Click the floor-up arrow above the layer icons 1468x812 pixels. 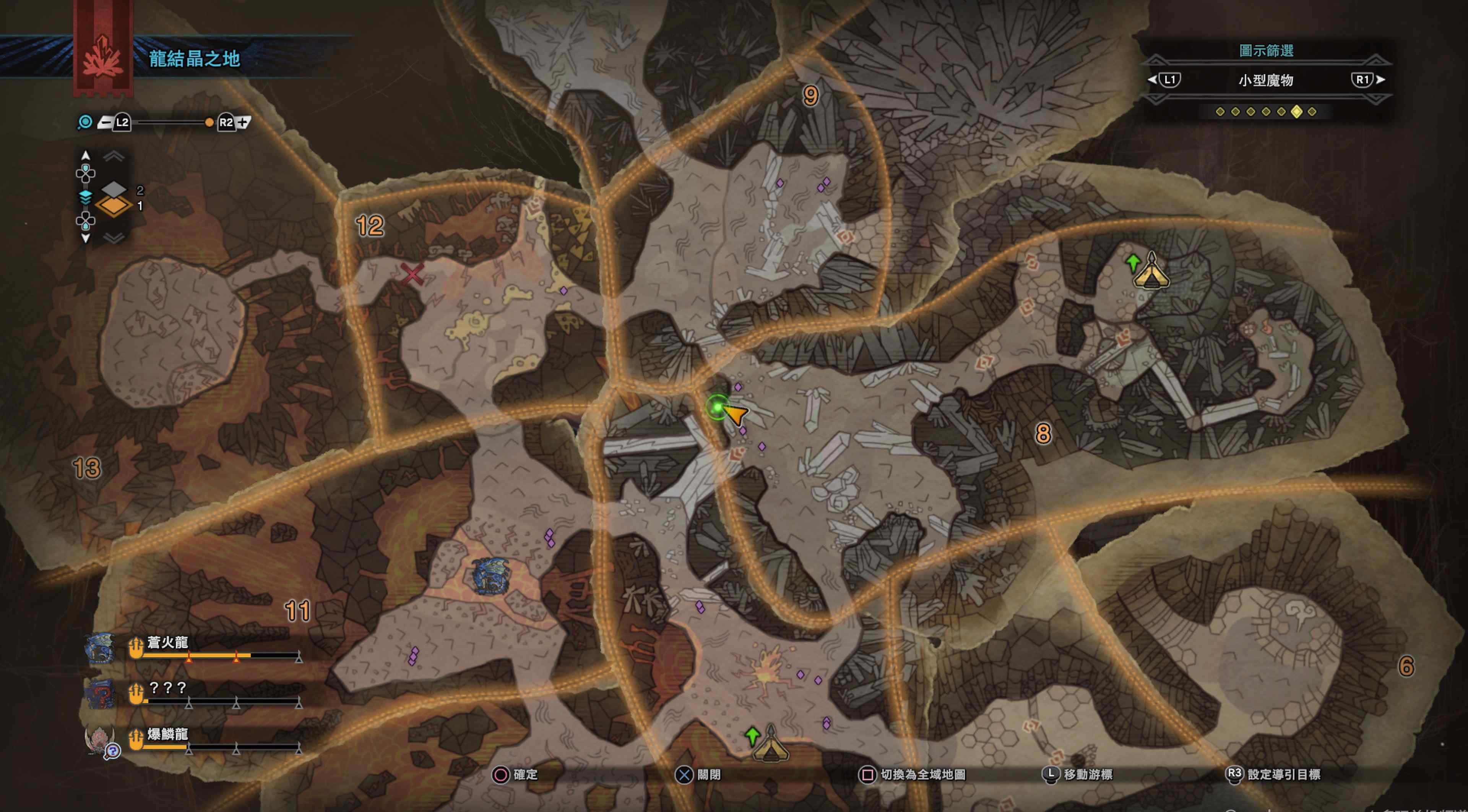pyautogui.click(x=115, y=157)
